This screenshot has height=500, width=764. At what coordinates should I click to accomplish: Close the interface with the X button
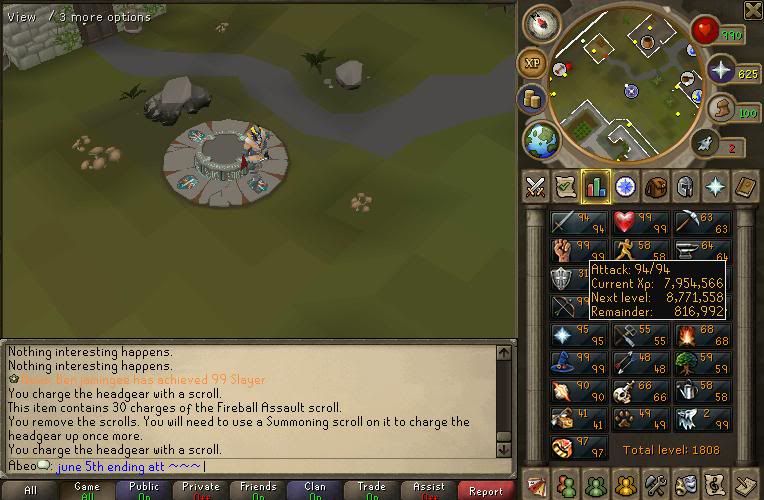(753, 10)
